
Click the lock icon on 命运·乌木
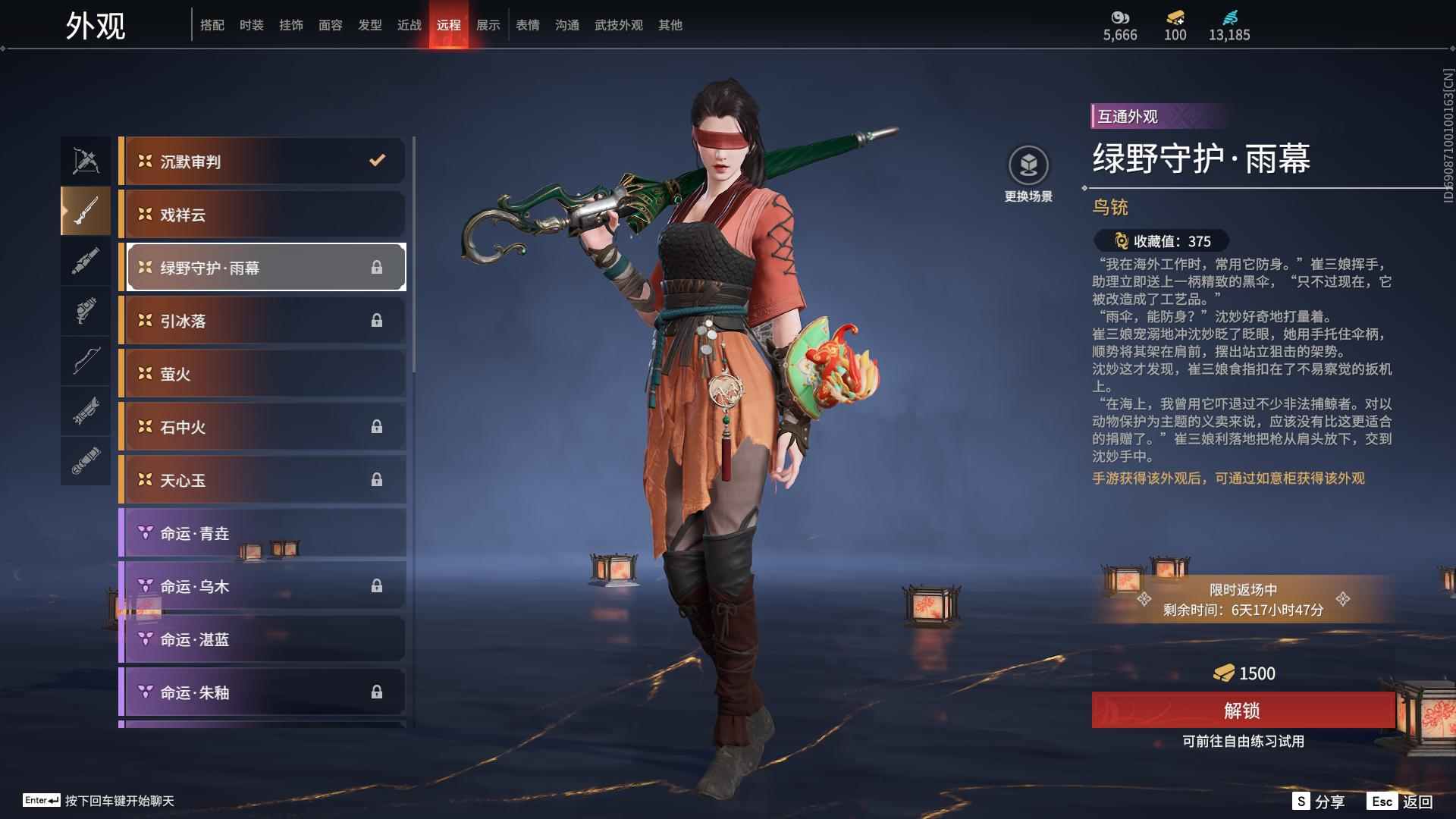click(x=378, y=585)
